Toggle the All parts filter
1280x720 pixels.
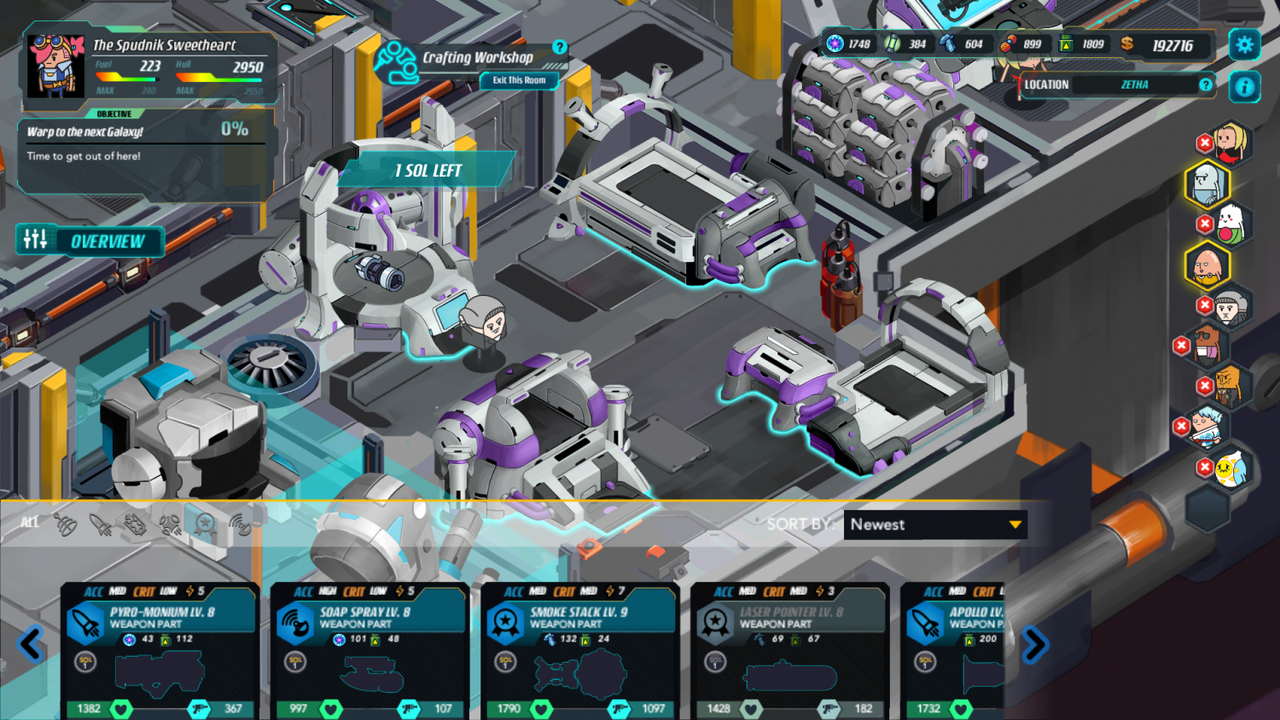(x=28, y=521)
